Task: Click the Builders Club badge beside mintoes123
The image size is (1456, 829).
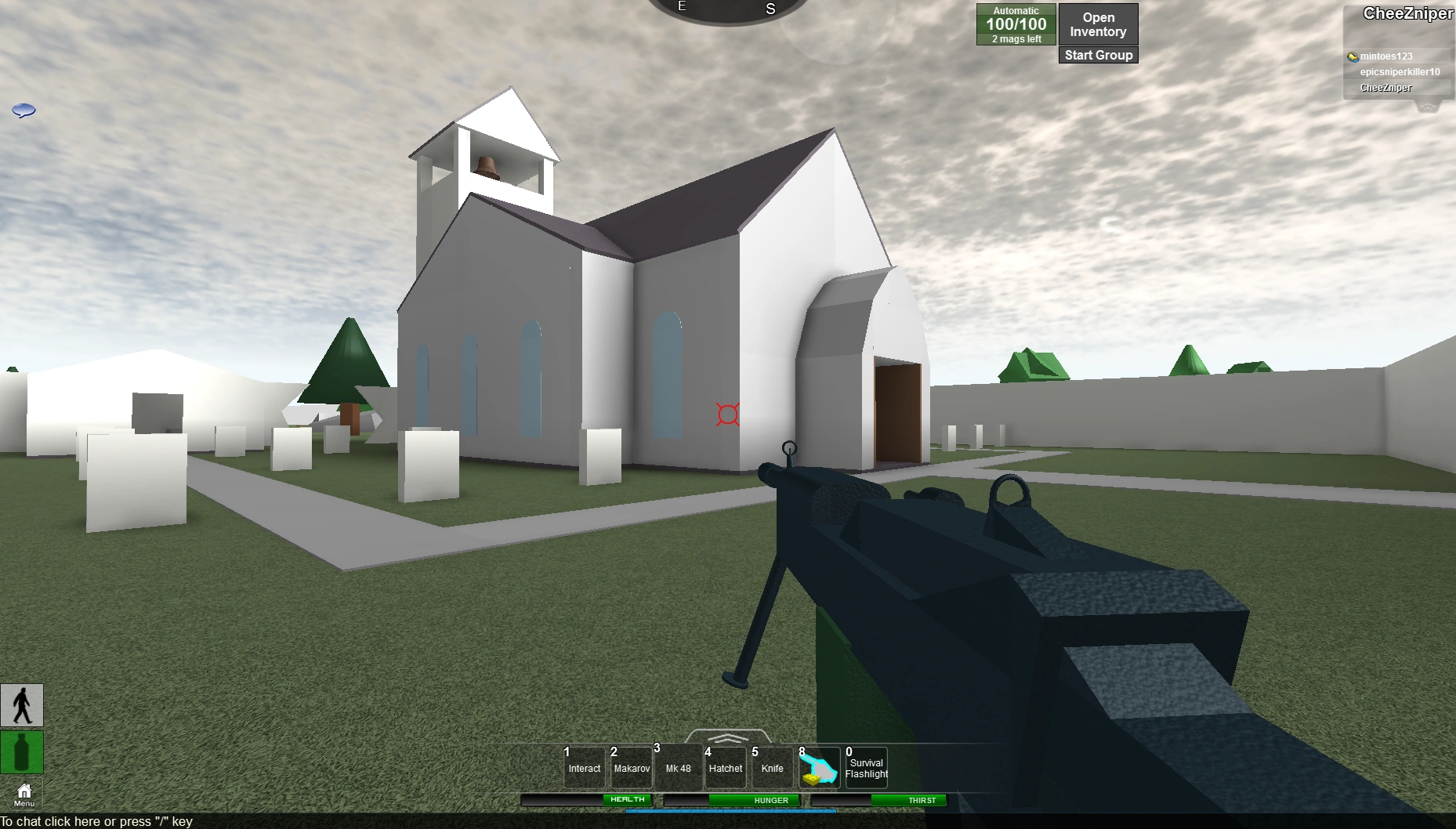Action: (1352, 56)
